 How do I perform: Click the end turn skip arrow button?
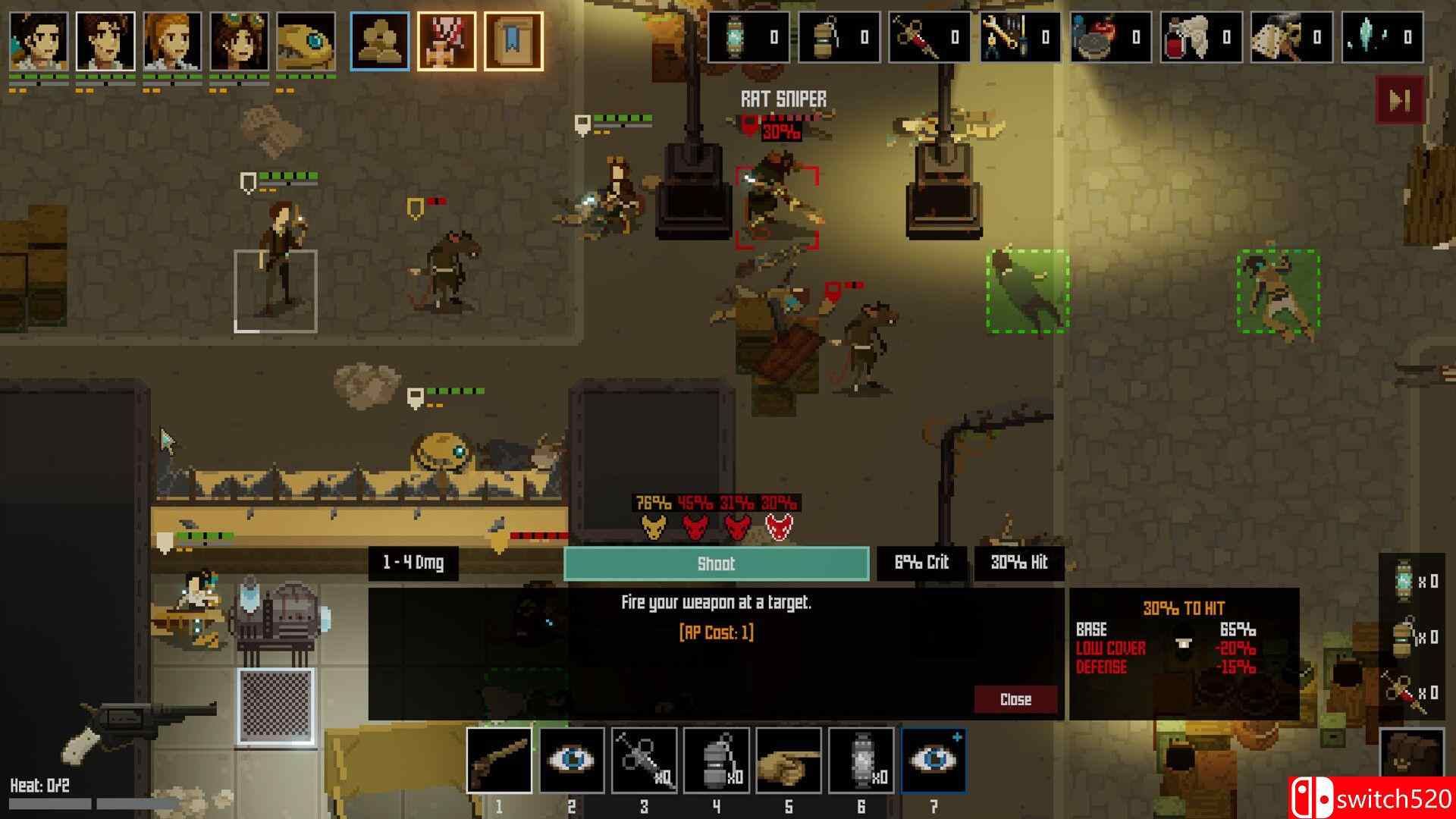pos(1400,100)
